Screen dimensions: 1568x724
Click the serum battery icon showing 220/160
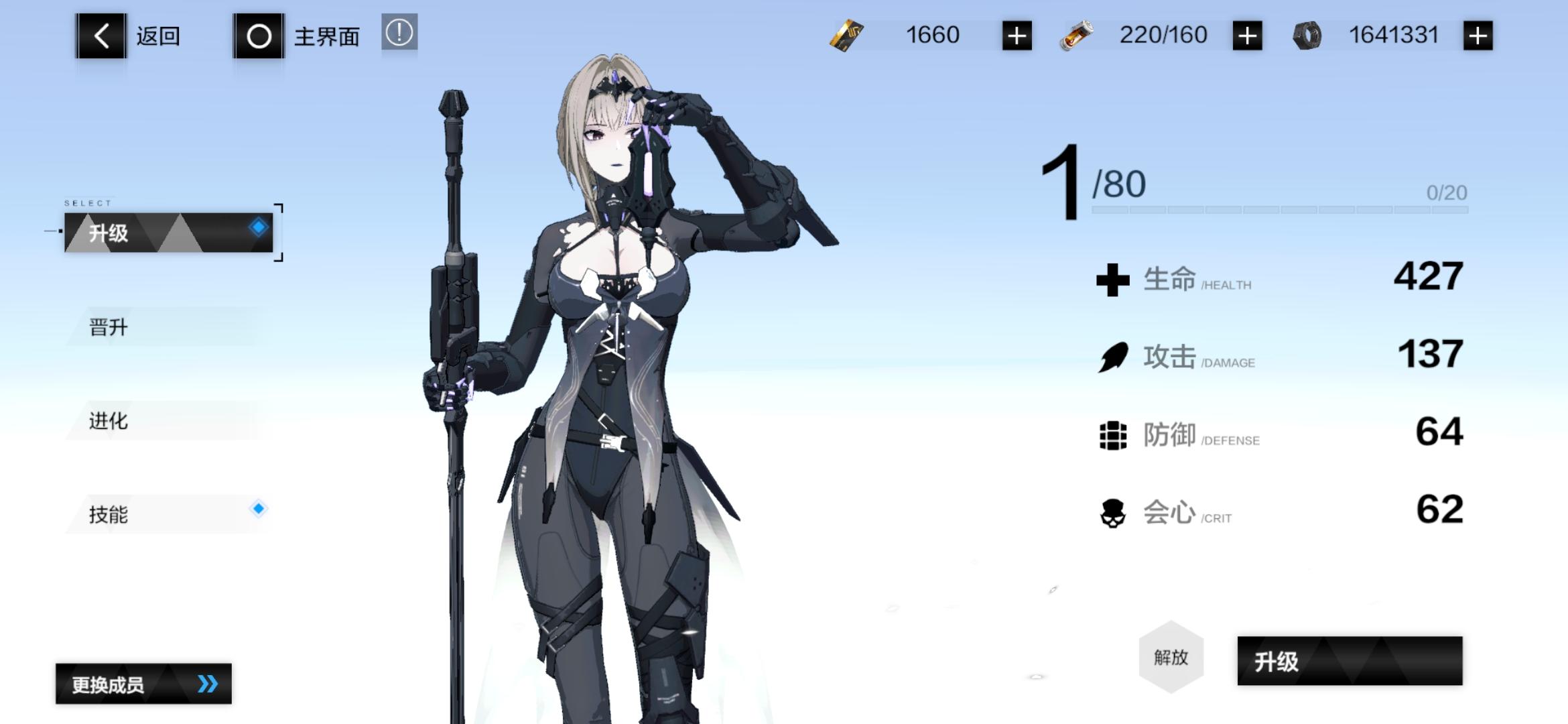click(x=1077, y=34)
